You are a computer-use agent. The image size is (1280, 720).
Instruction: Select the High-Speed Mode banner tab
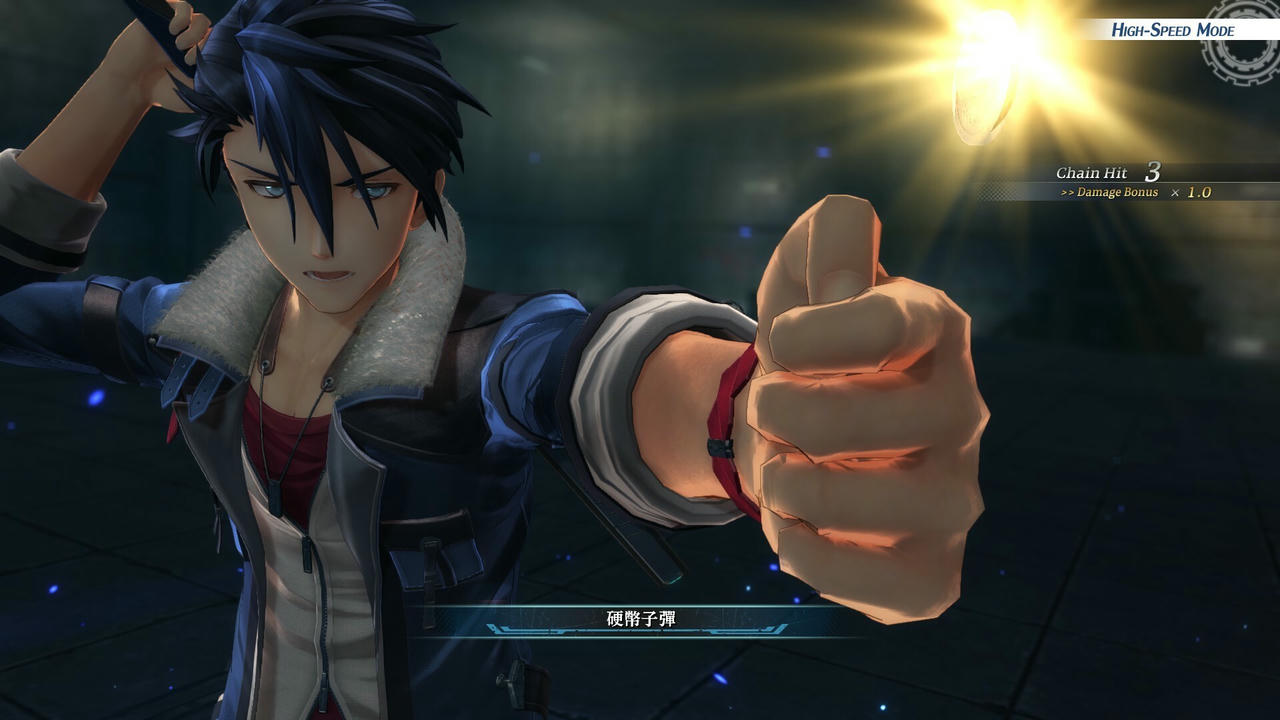(1172, 30)
